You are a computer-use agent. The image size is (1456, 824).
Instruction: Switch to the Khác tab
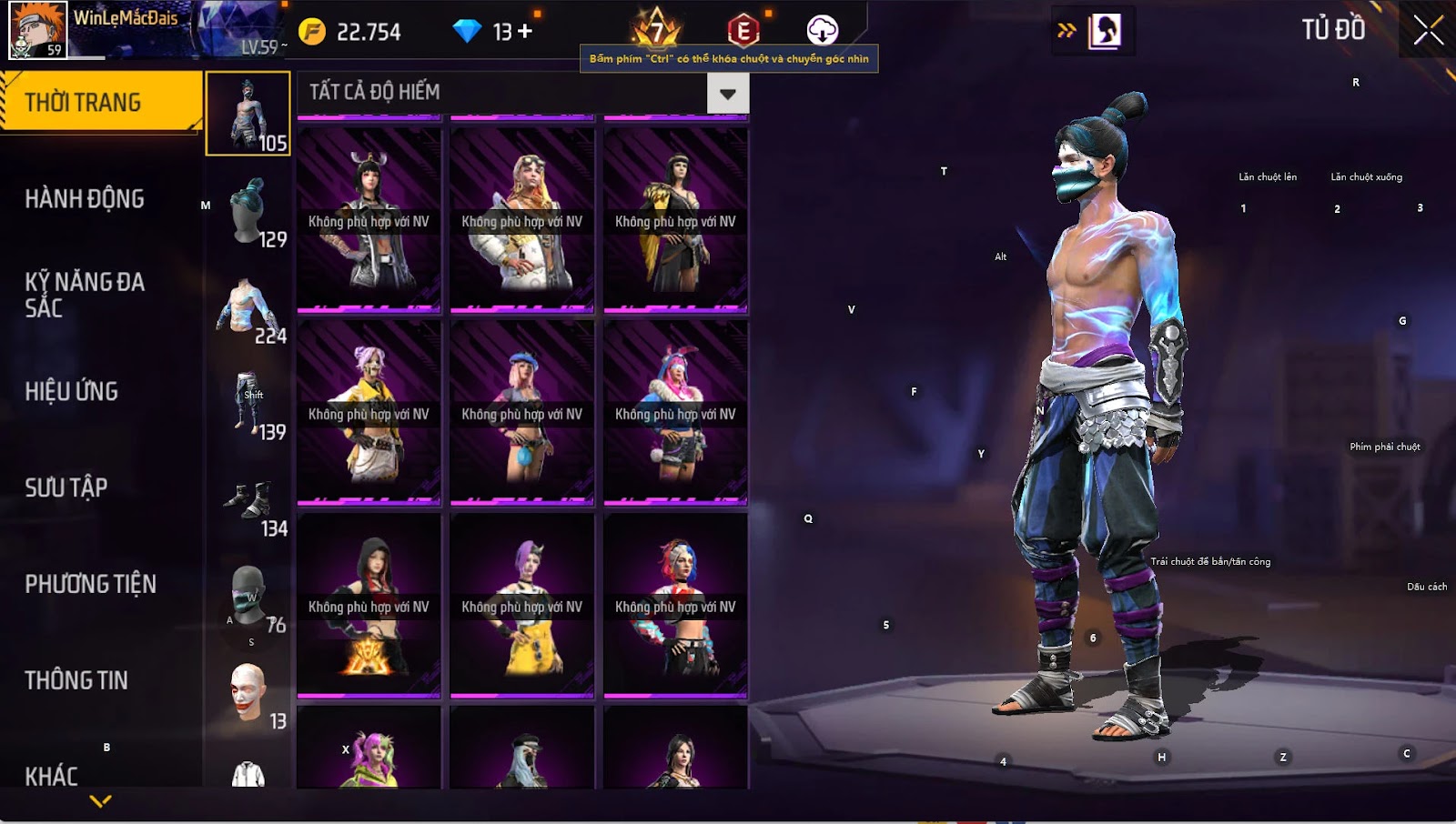52,775
